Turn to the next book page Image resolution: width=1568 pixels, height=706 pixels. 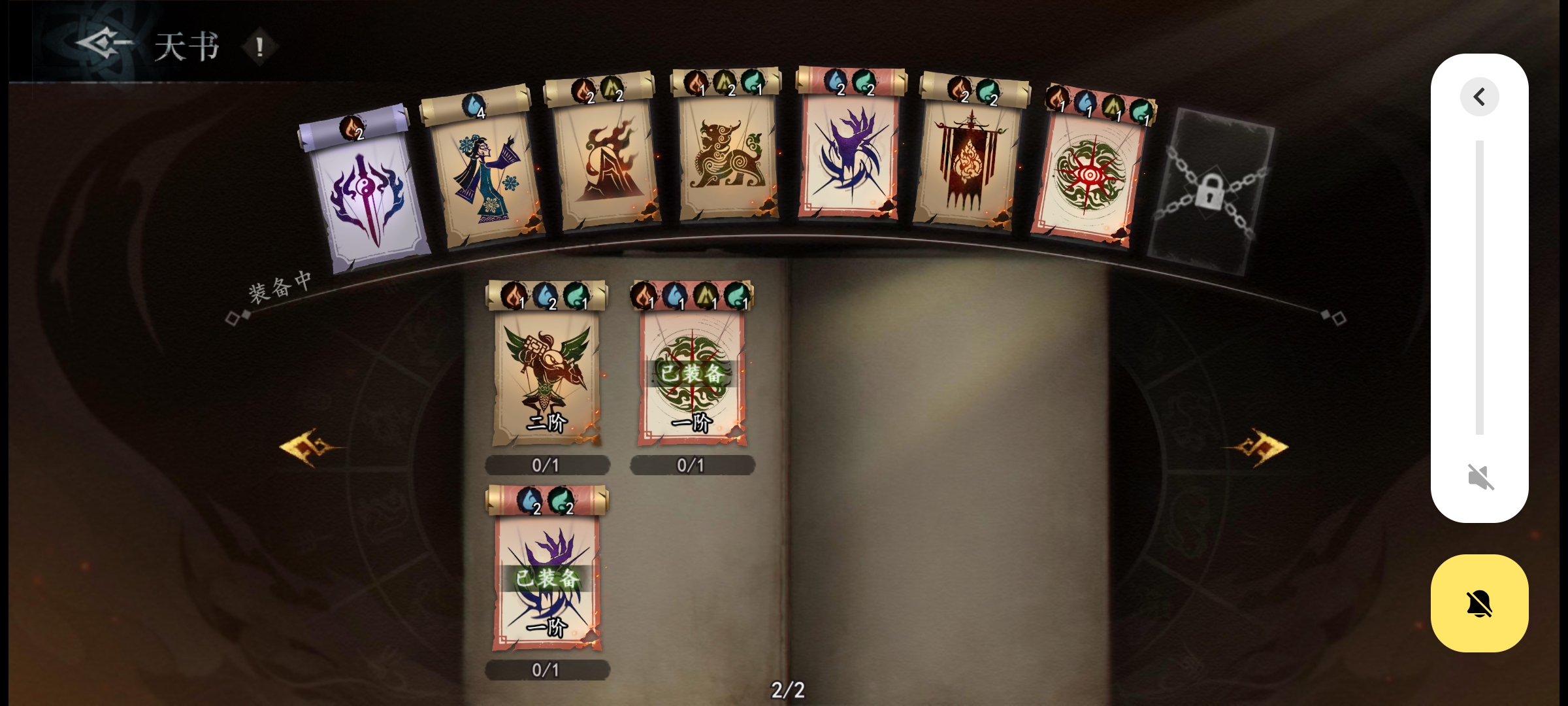click(x=1258, y=448)
